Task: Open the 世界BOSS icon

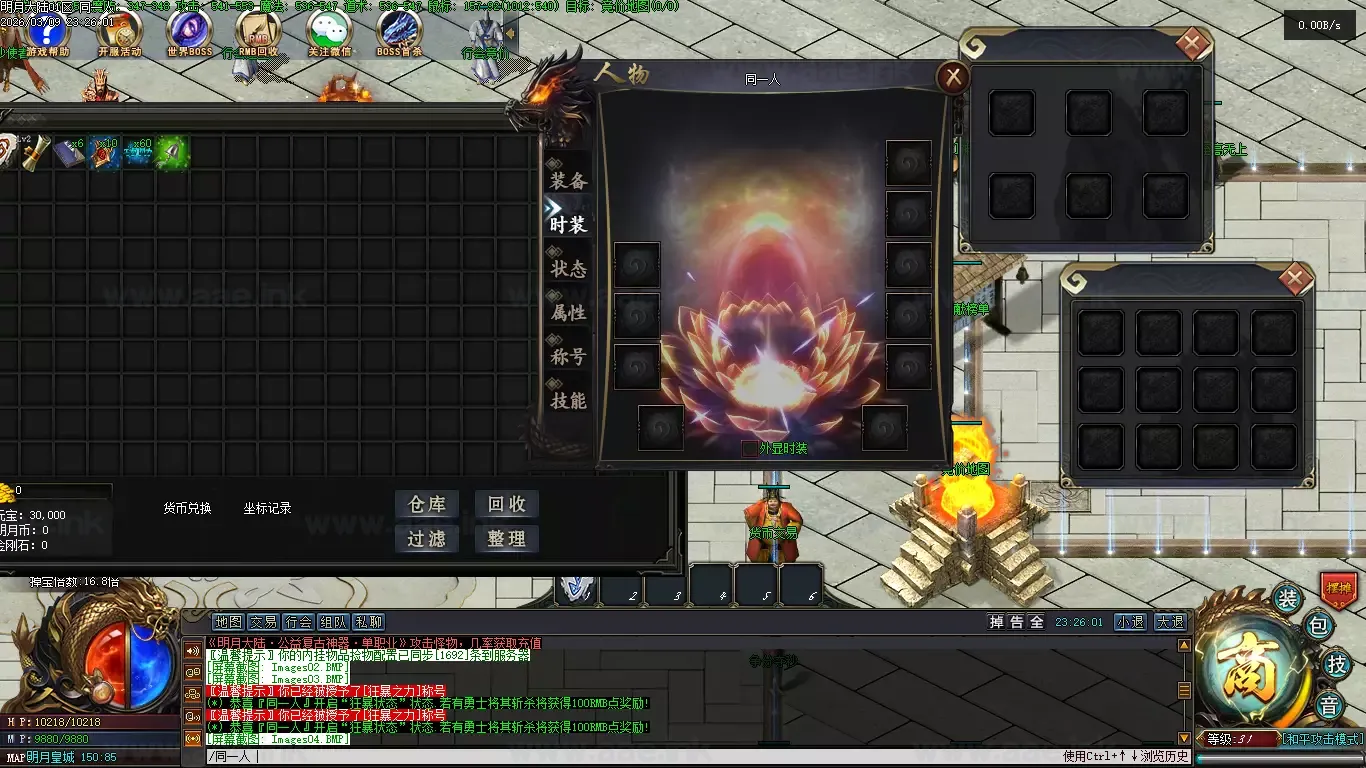Action: pyautogui.click(x=189, y=30)
